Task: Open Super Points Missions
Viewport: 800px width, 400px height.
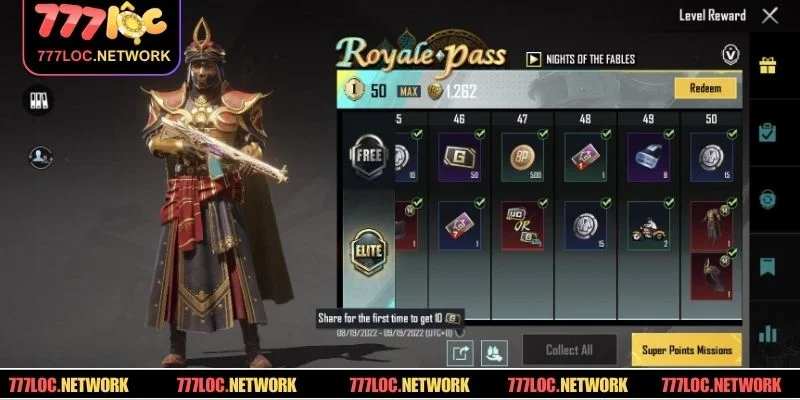Action: point(686,350)
